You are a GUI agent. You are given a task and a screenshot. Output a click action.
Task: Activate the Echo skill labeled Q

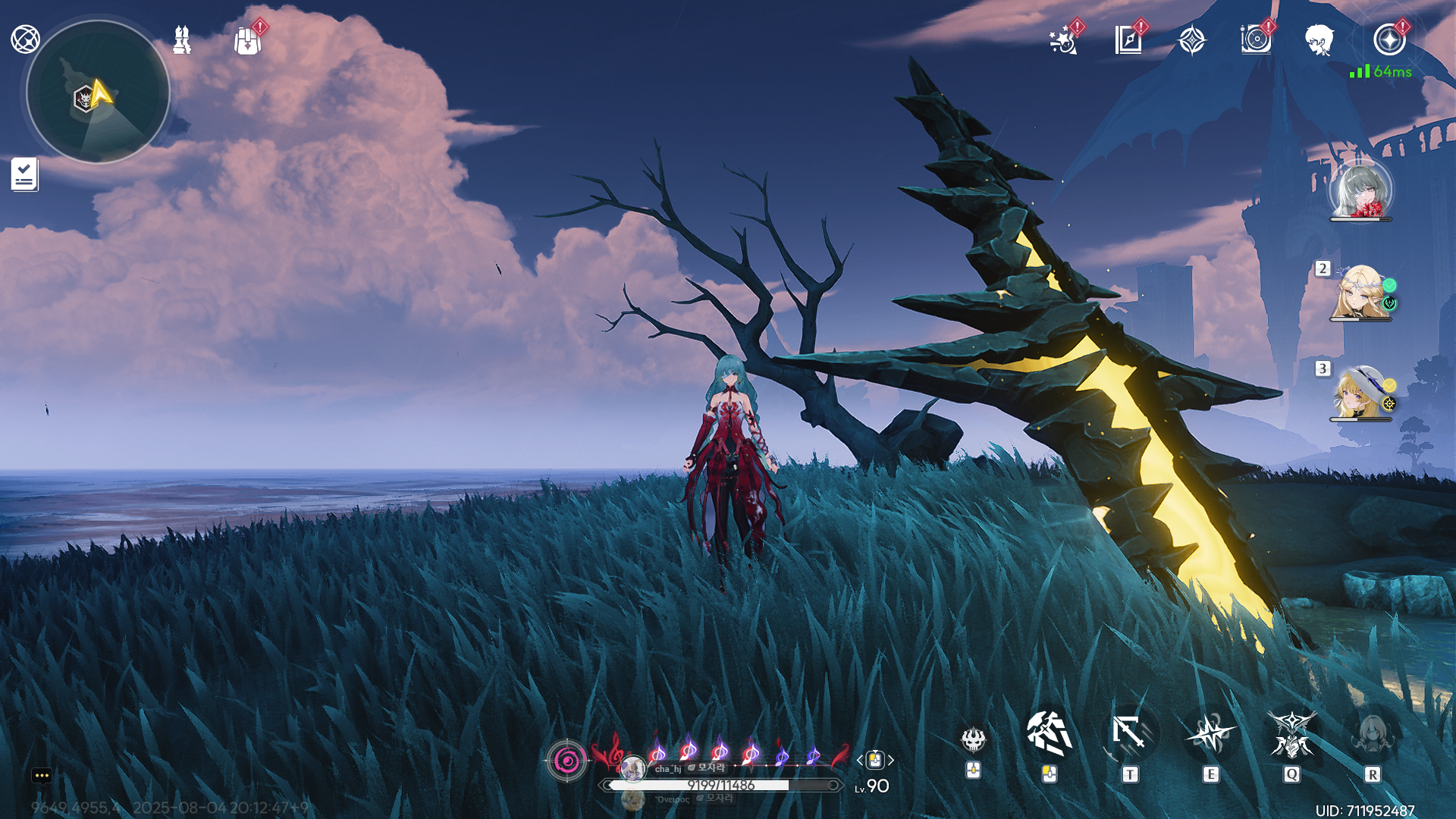1291,734
